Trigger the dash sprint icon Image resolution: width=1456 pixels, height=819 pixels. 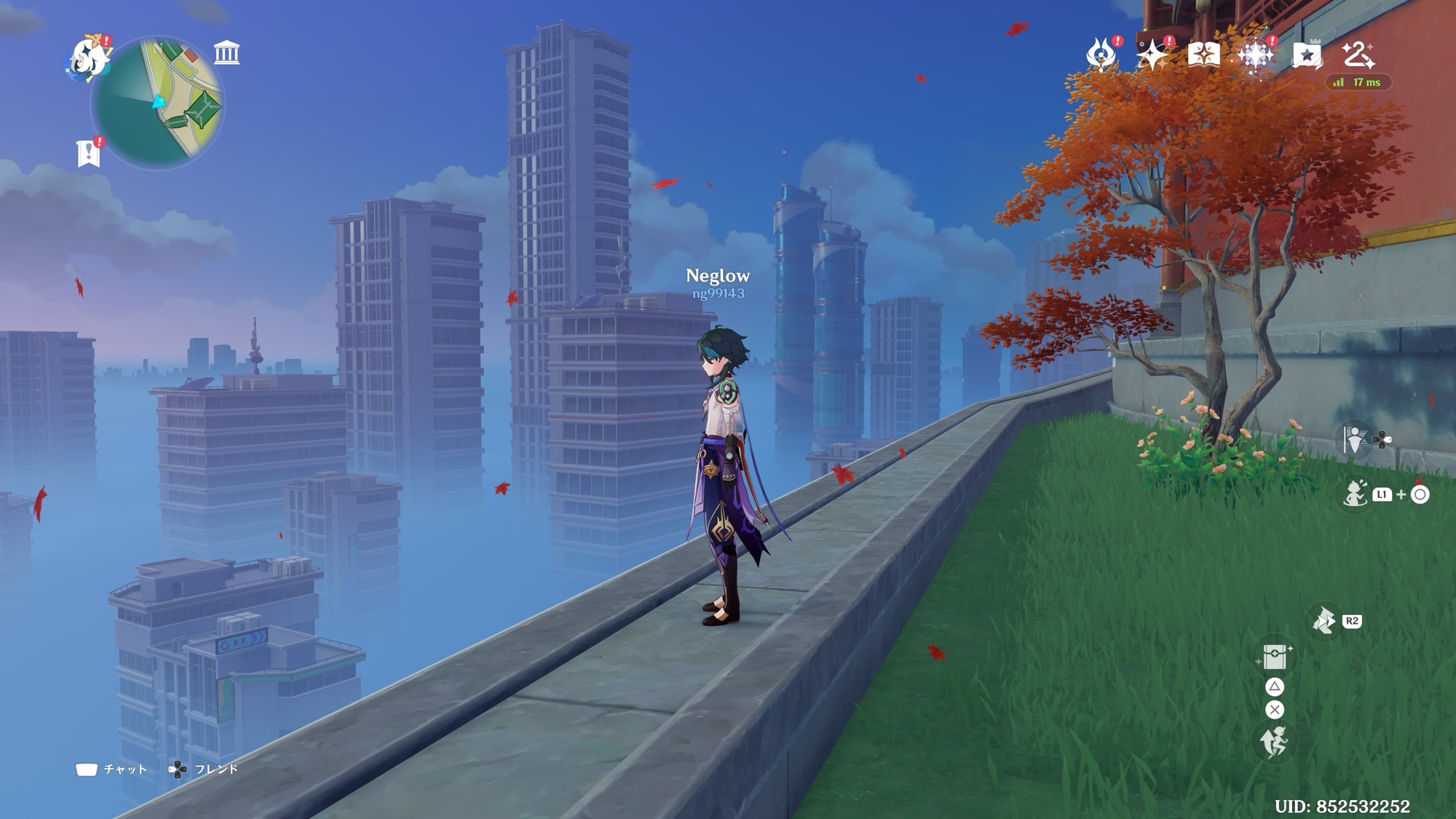pos(1324,621)
